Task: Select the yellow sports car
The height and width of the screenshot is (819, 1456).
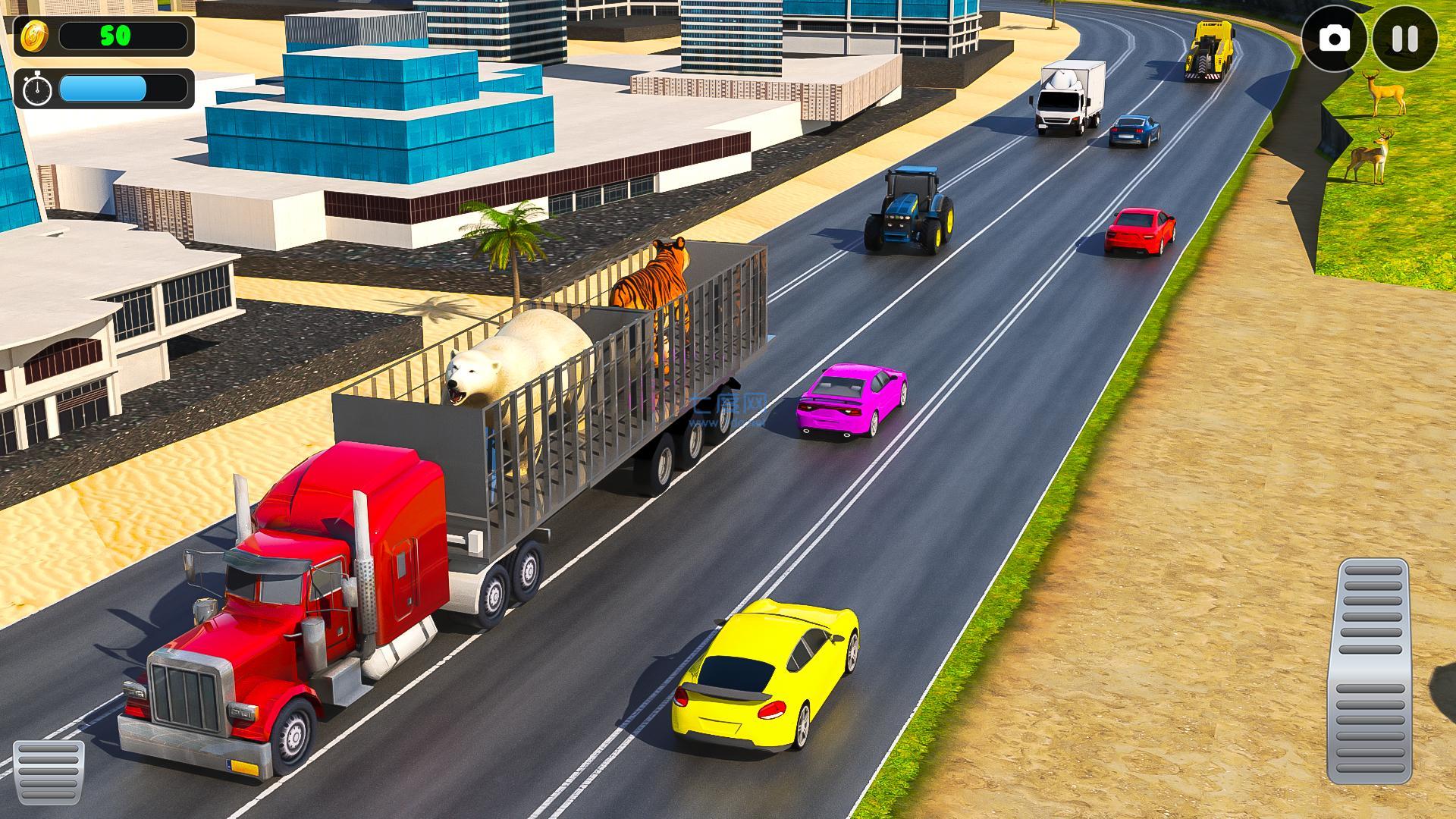Action: [x=766, y=675]
